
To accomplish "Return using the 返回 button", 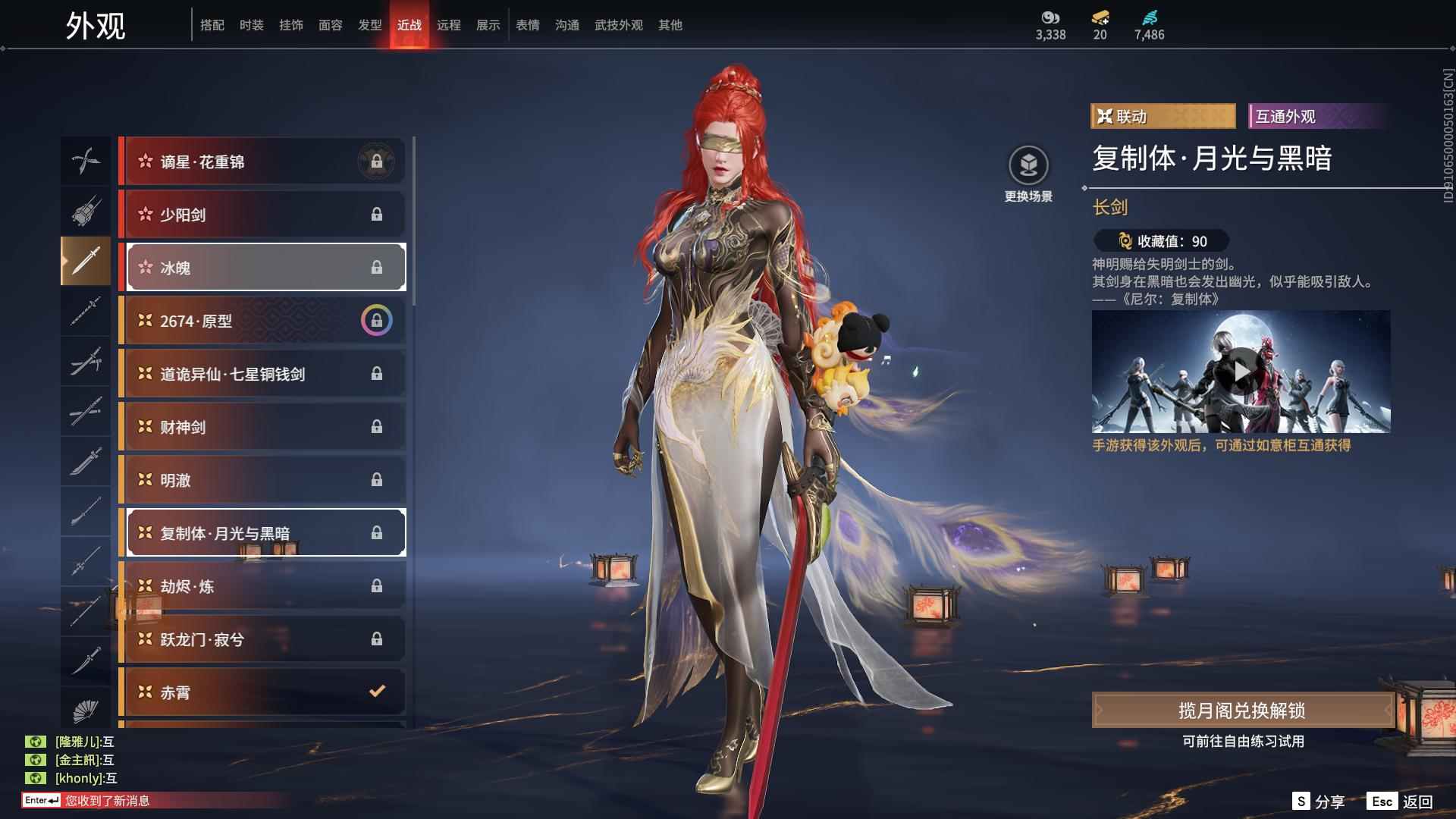I will tap(1400, 802).
